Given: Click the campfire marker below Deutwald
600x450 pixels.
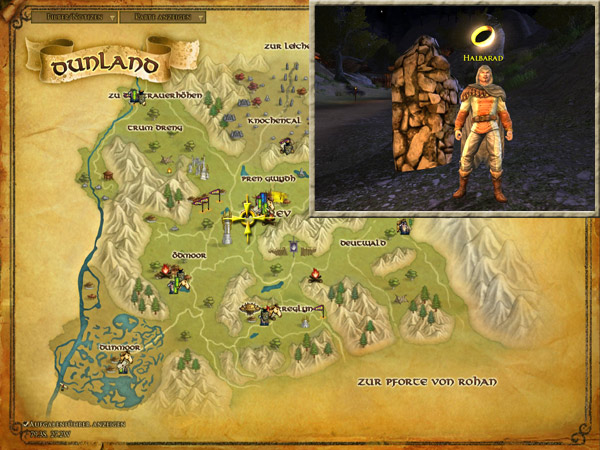Looking at the screenshot, I should pos(314,274).
